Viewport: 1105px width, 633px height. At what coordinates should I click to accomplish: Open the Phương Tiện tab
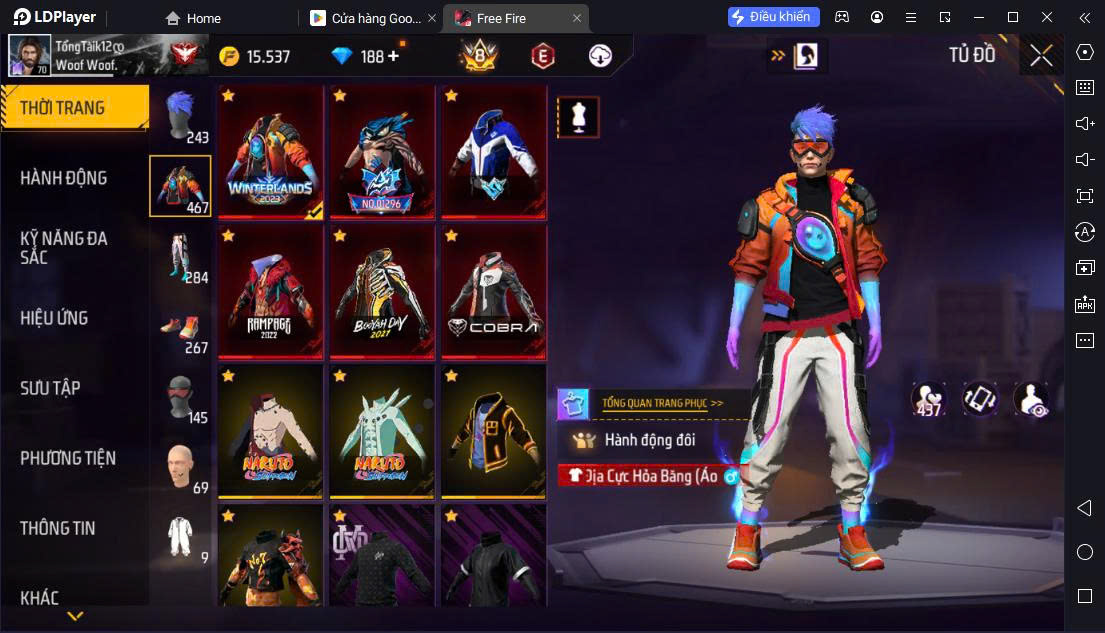pyautogui.click(x=68, y=458)
